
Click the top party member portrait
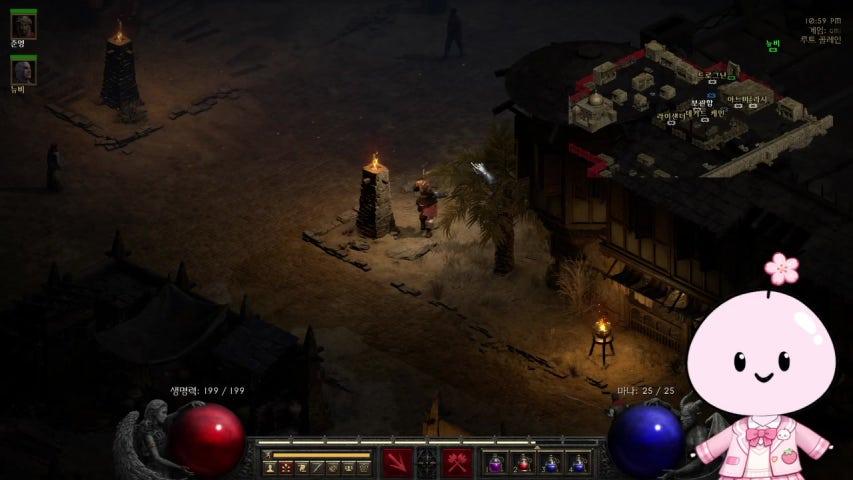point(23,26)
